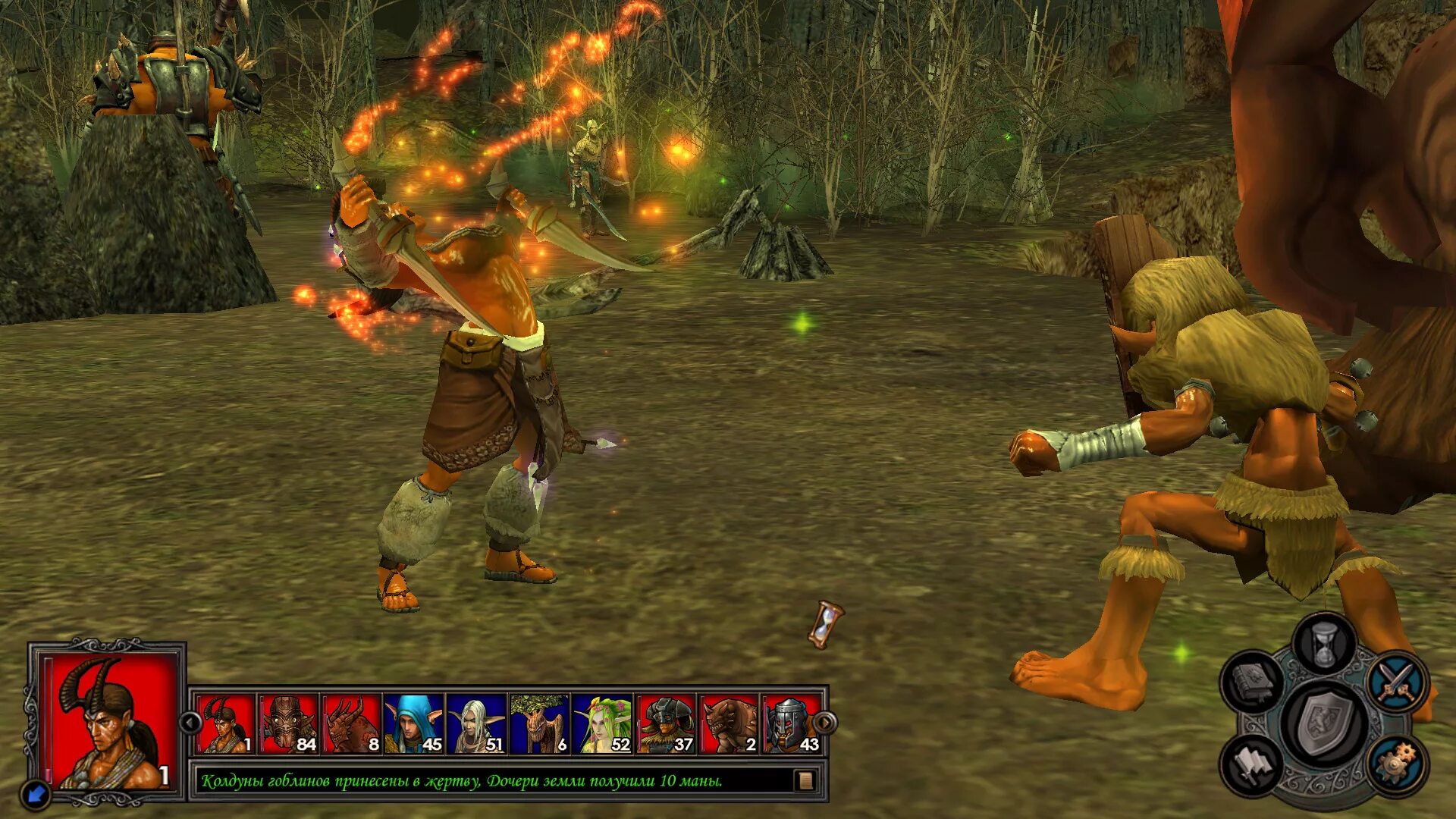The width and height of the screenshot is (1456, 819).
Task: Select the treant stack of 6
Action: (540, 724)
